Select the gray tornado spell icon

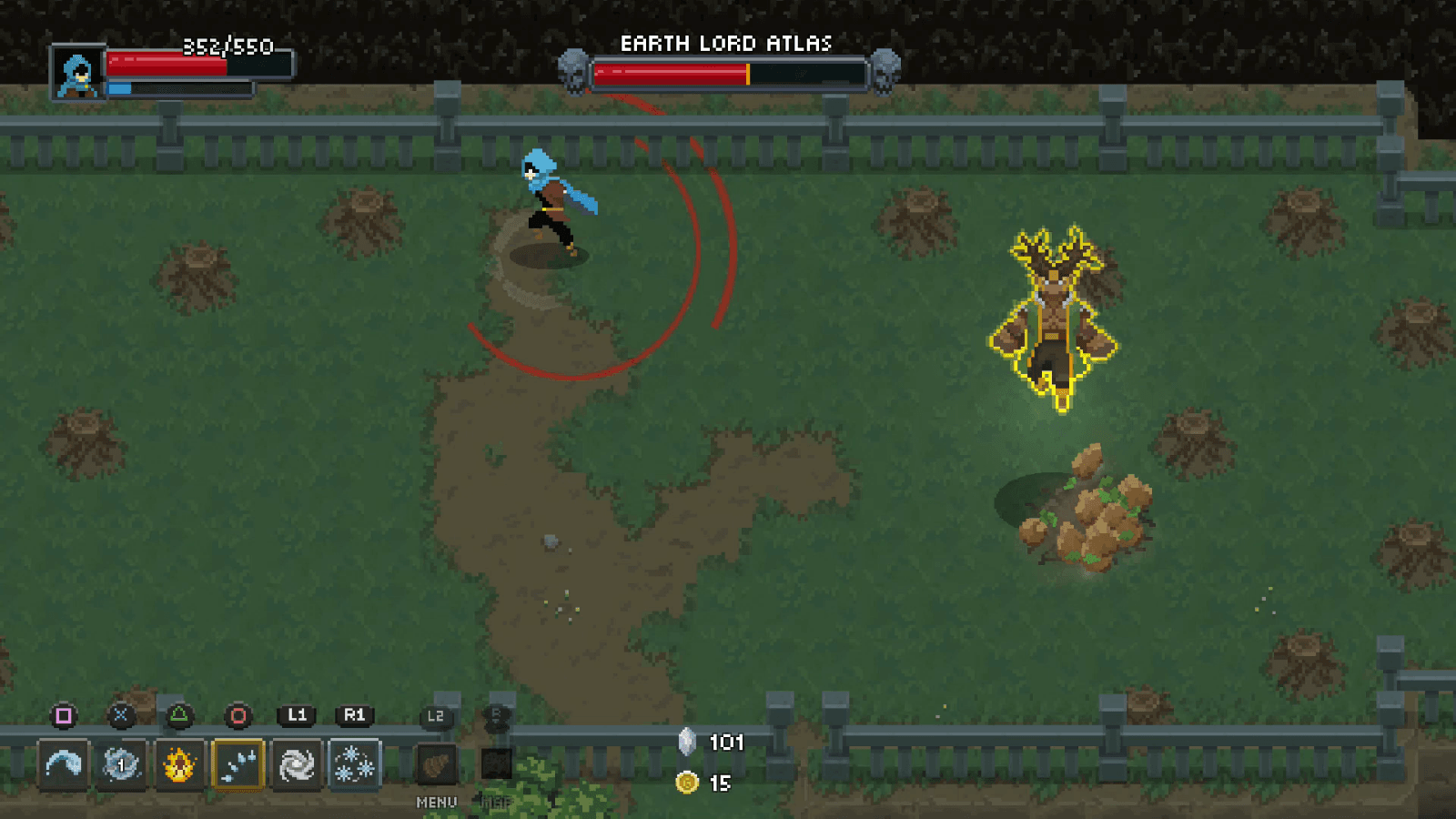coord(295,764)
